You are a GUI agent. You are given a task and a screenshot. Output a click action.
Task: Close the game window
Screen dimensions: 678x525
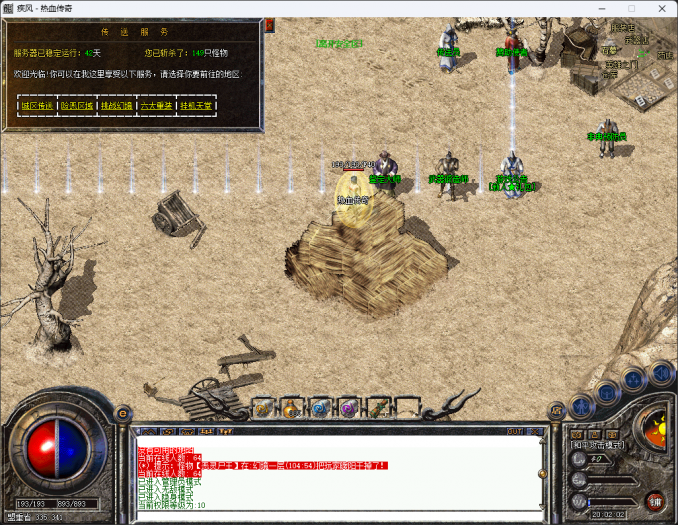656,8
